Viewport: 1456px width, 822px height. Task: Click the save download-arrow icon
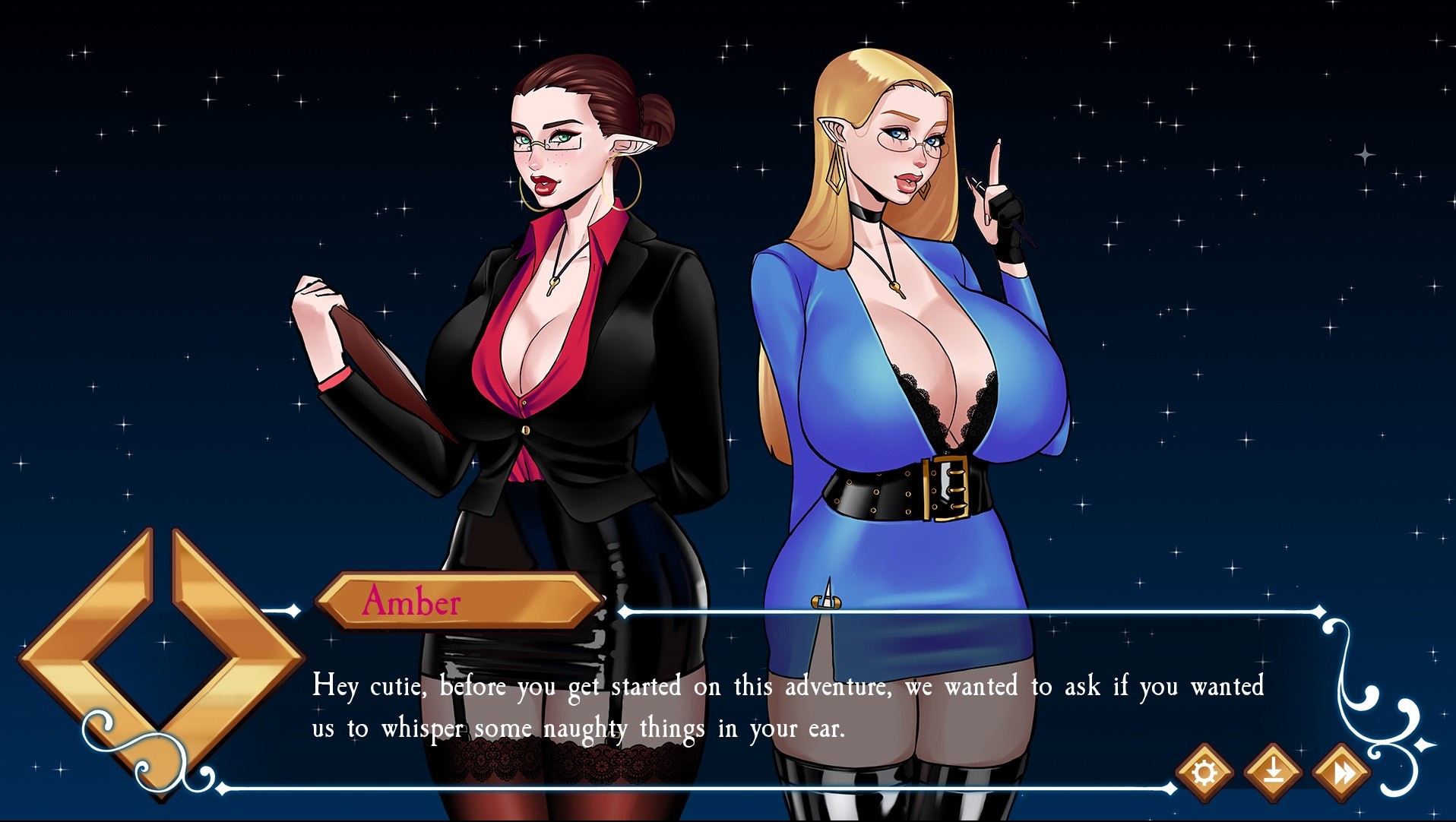[1274, 773]
